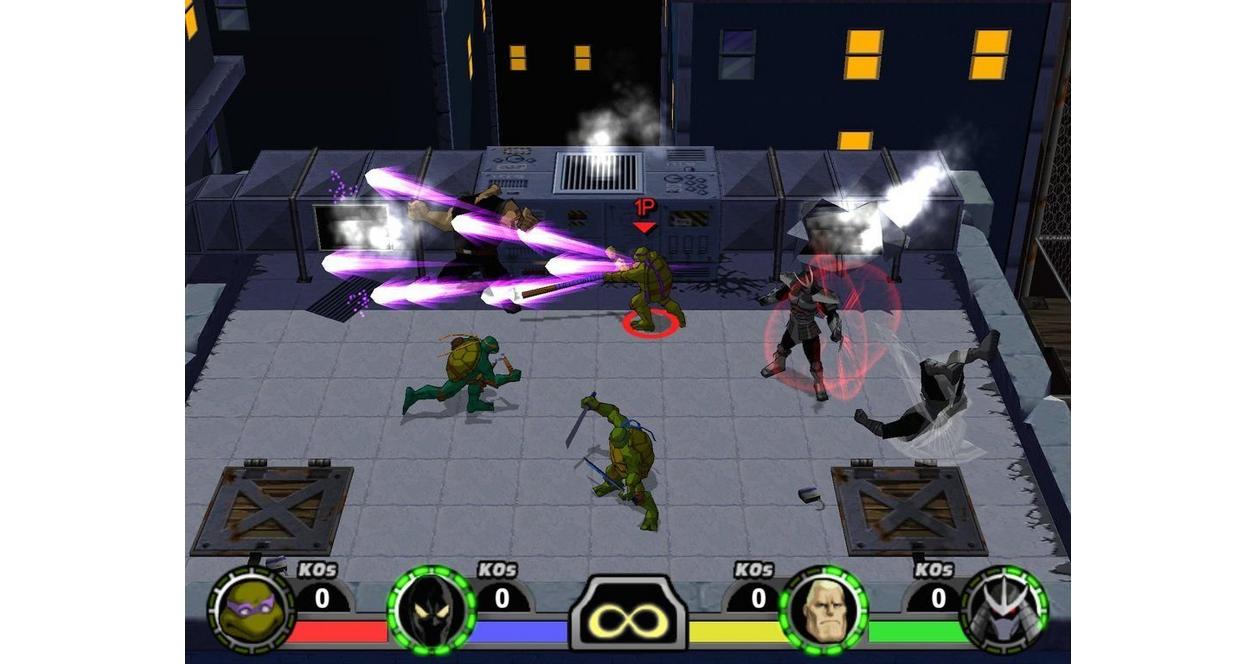
Task: Click the black ninja player portrait
Action: (x=431, y=609)
